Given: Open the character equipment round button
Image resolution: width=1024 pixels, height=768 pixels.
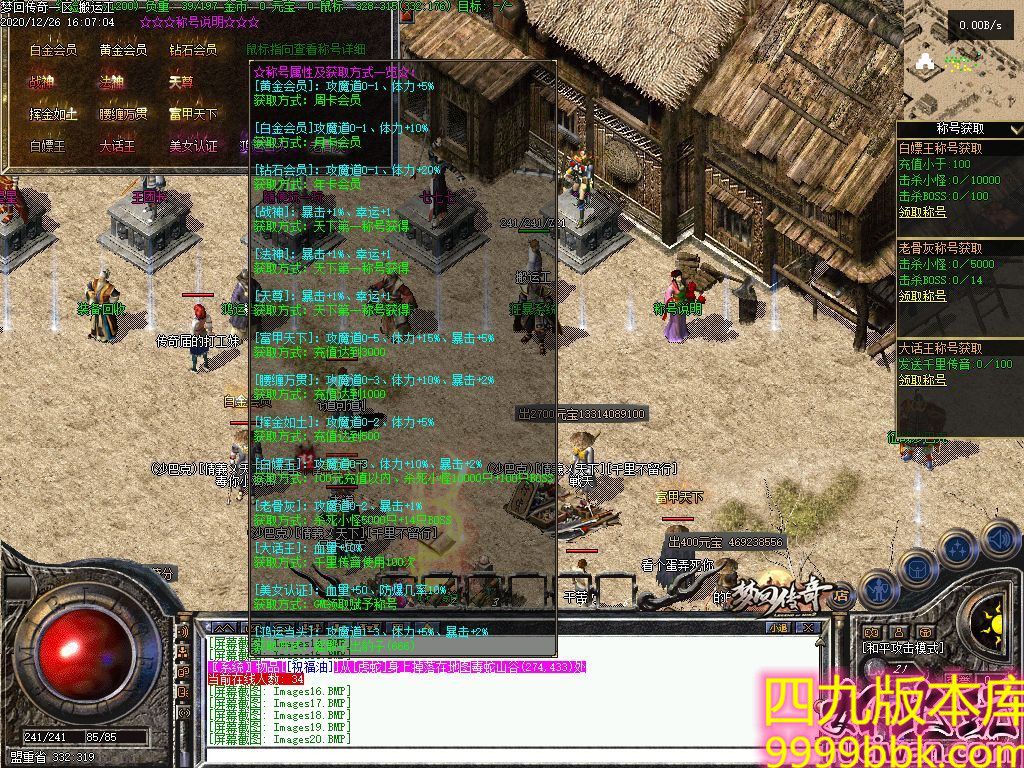Looking at the screenshot, I should point(878,589).
